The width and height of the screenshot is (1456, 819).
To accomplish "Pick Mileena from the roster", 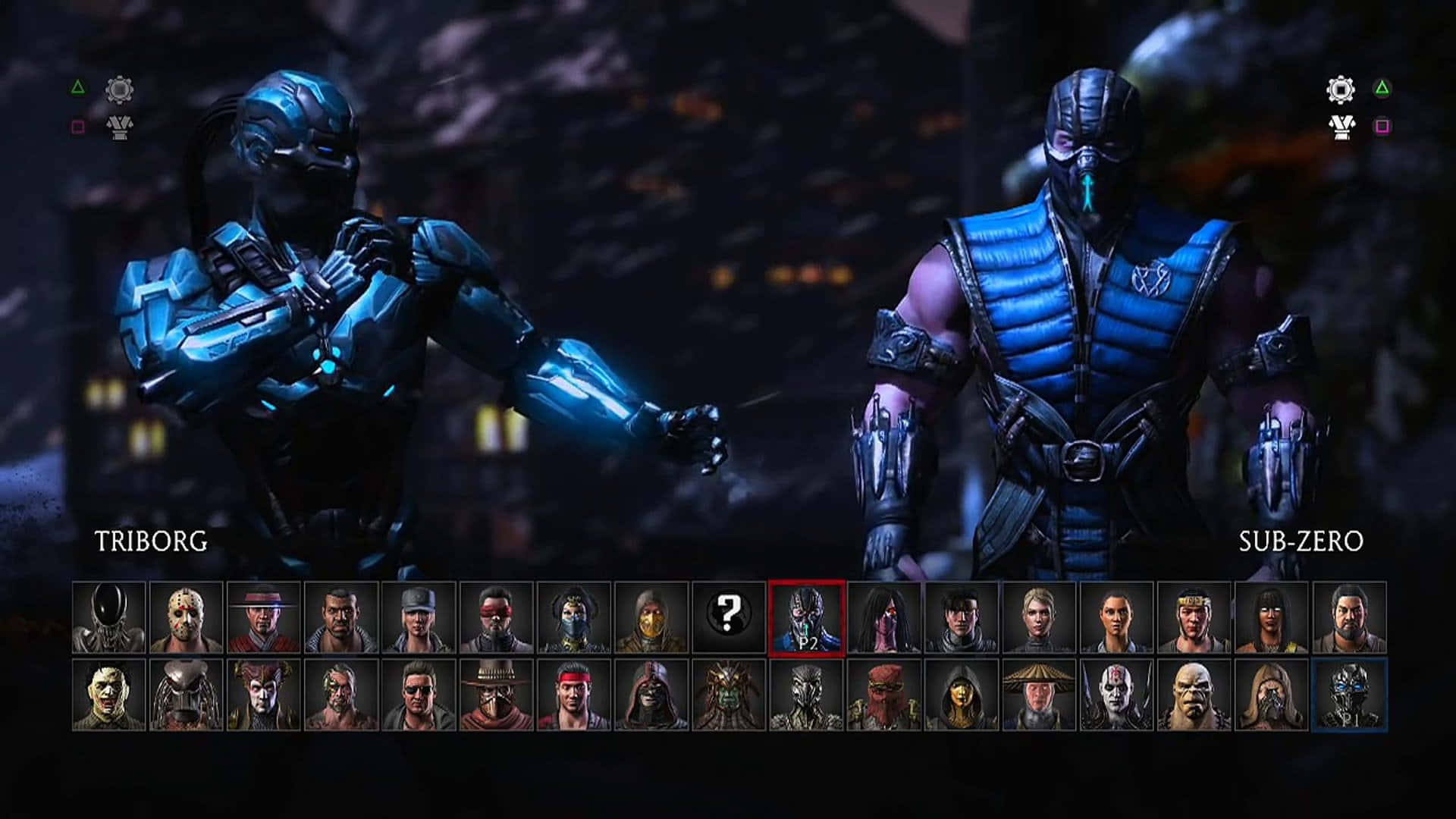I will click(884, 617).
